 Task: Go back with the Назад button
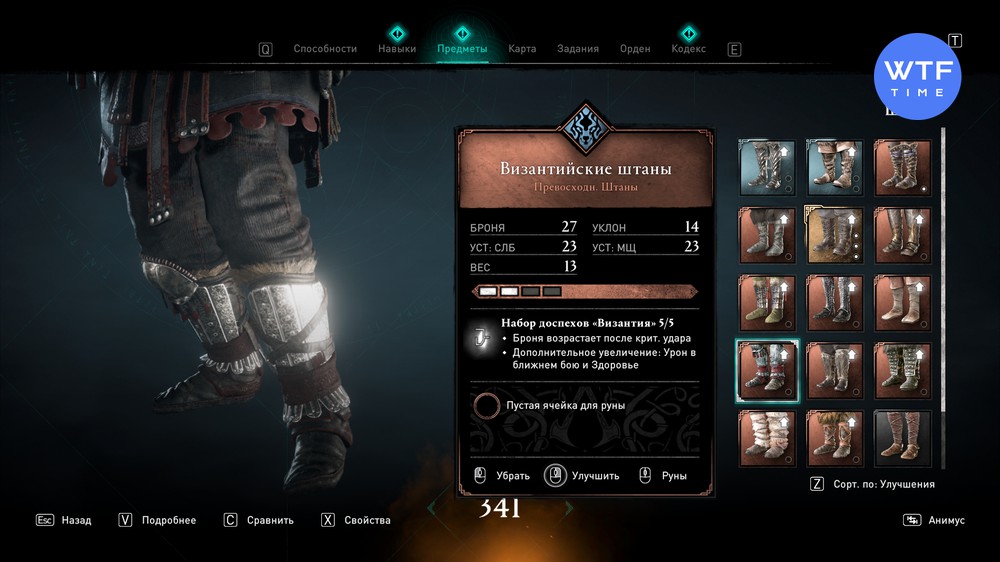click(x=66, y=520)
